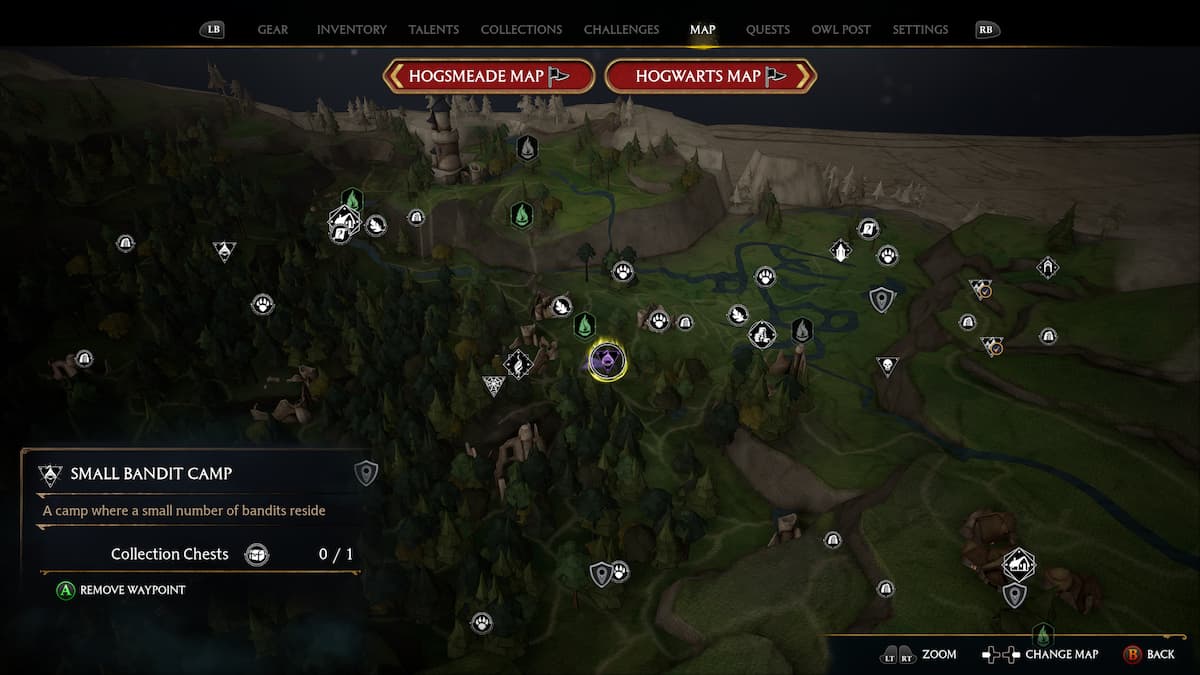Open the Gear tab
This screenshot has height=675, width=1200.
(273, 30)
